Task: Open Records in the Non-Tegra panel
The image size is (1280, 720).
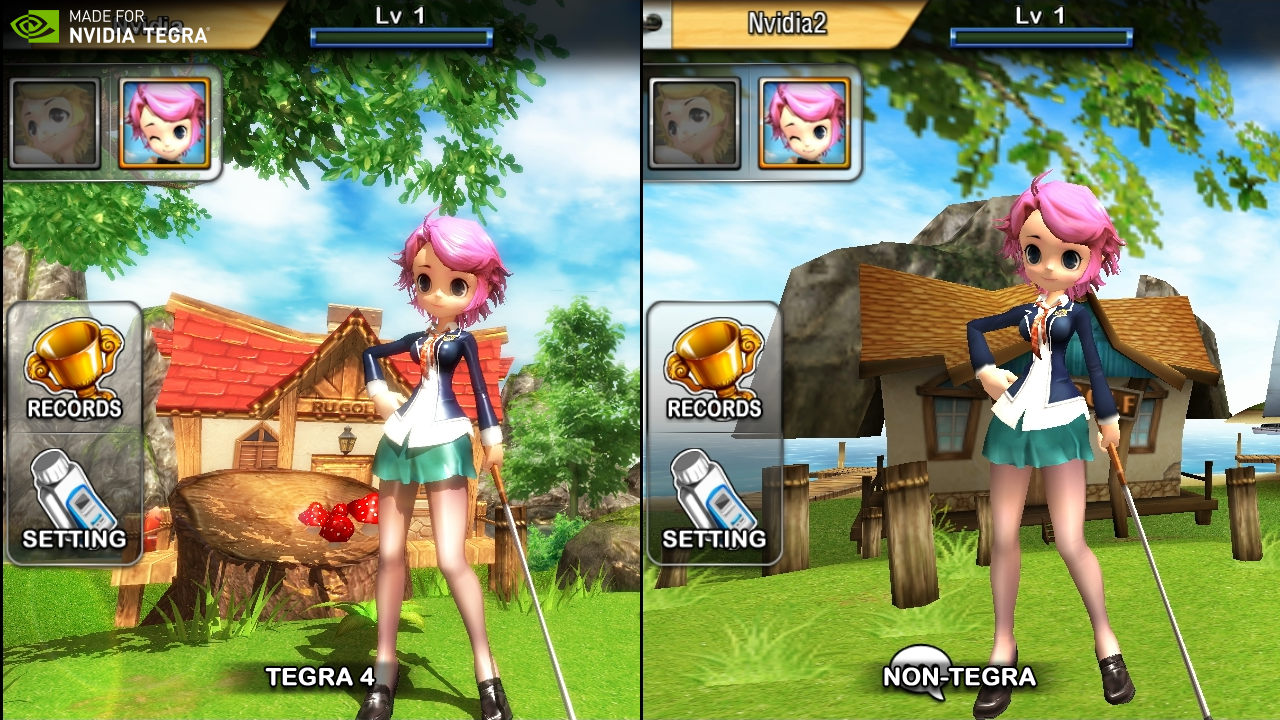Action: click(x=714, y=370)
